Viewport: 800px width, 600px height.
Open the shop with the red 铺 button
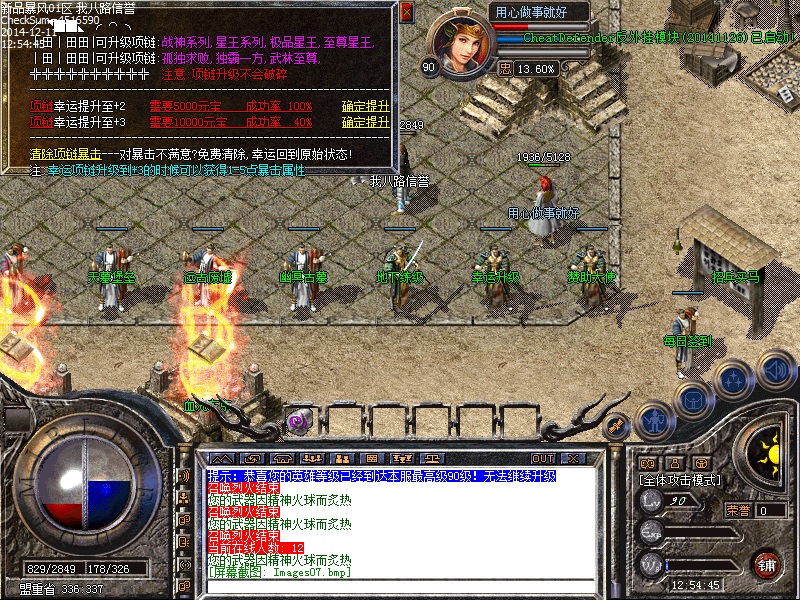pos(766,564)
